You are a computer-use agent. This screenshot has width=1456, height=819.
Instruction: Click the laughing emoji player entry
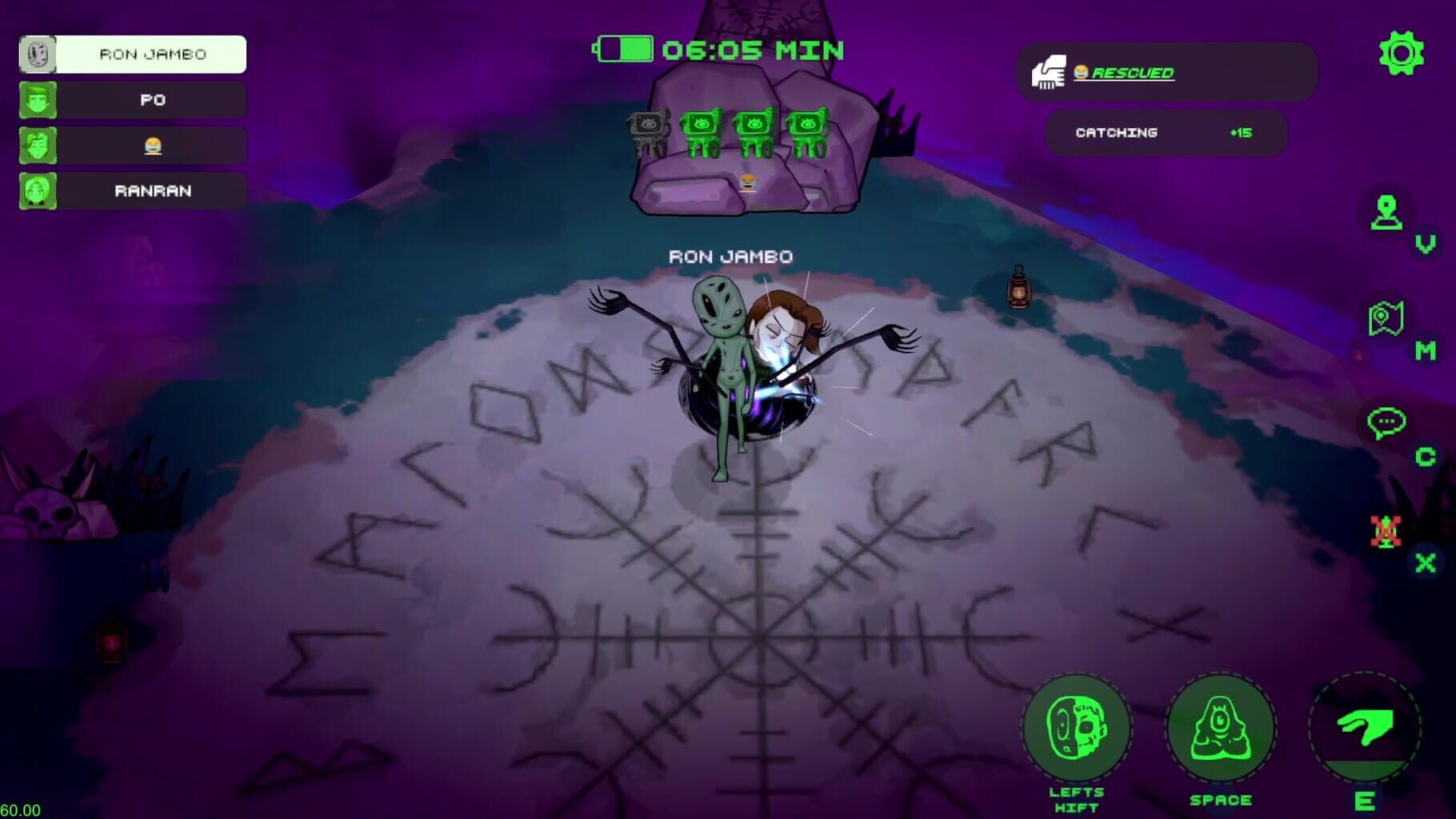(131, 146)
